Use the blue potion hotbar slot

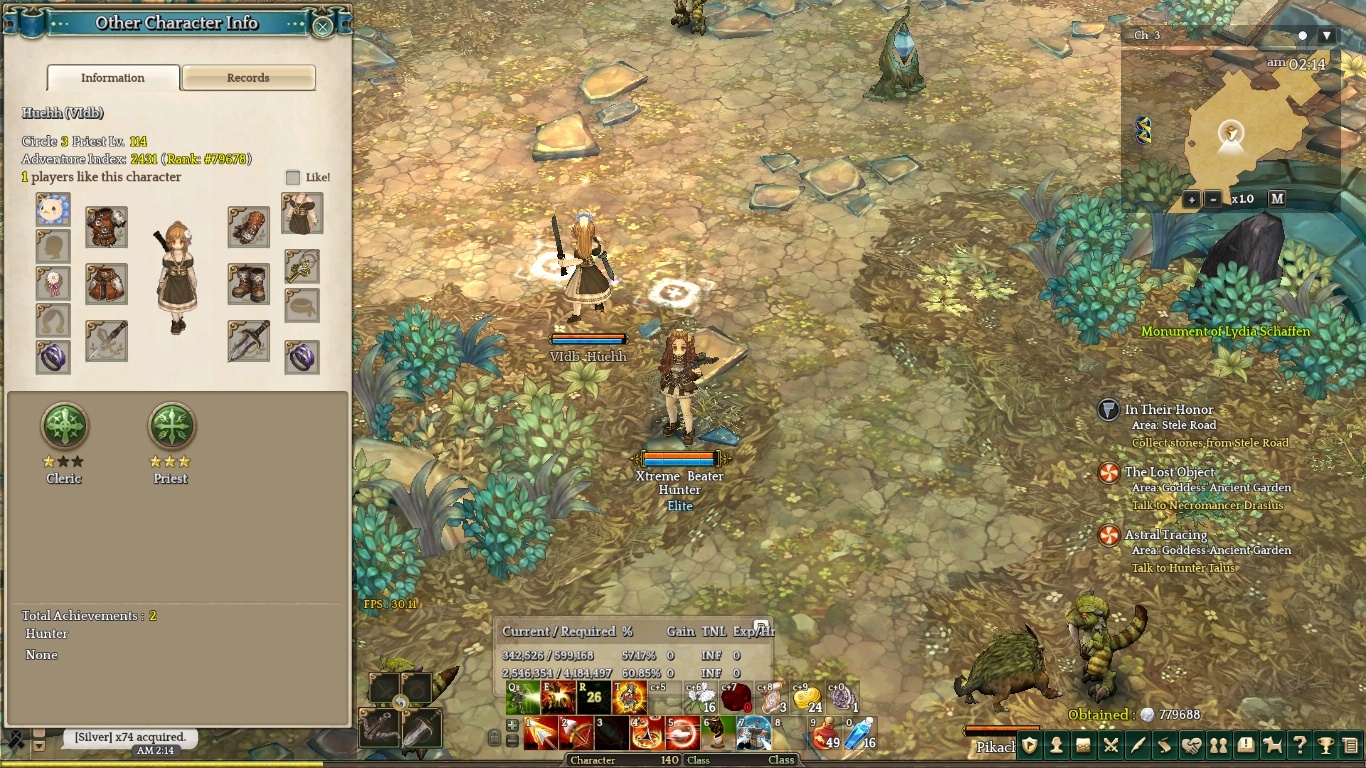[x=860, y=734]
